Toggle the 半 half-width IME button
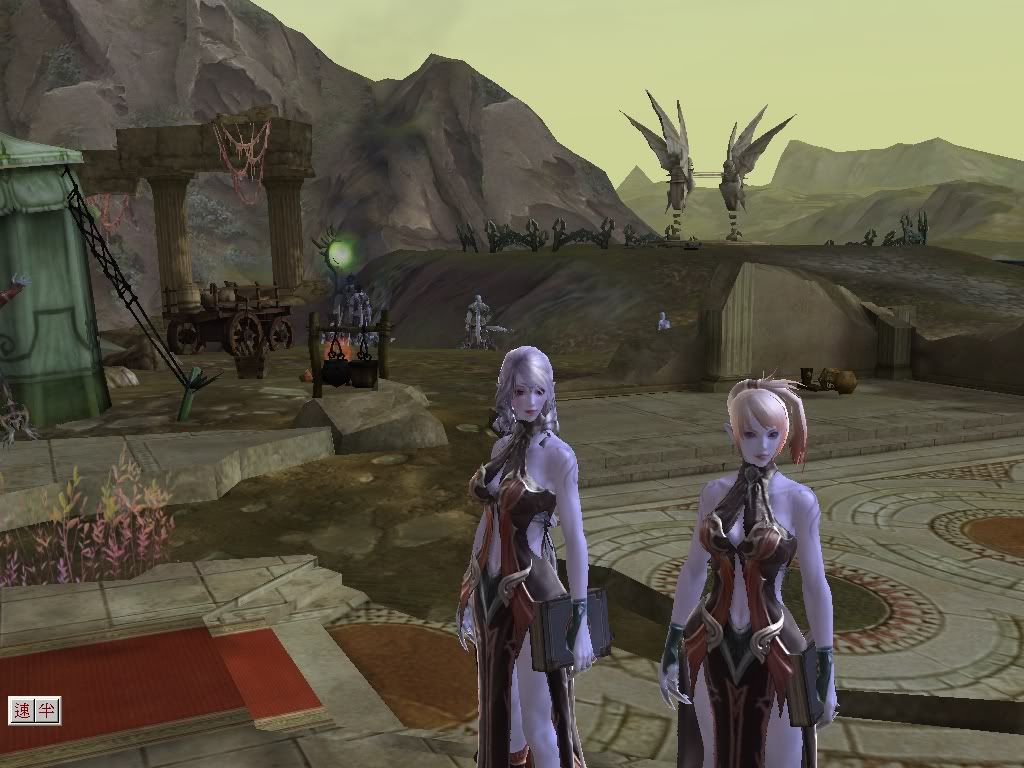Image resolution: width=1024 pixels, height=768 pixels. [x=47, y=710]
